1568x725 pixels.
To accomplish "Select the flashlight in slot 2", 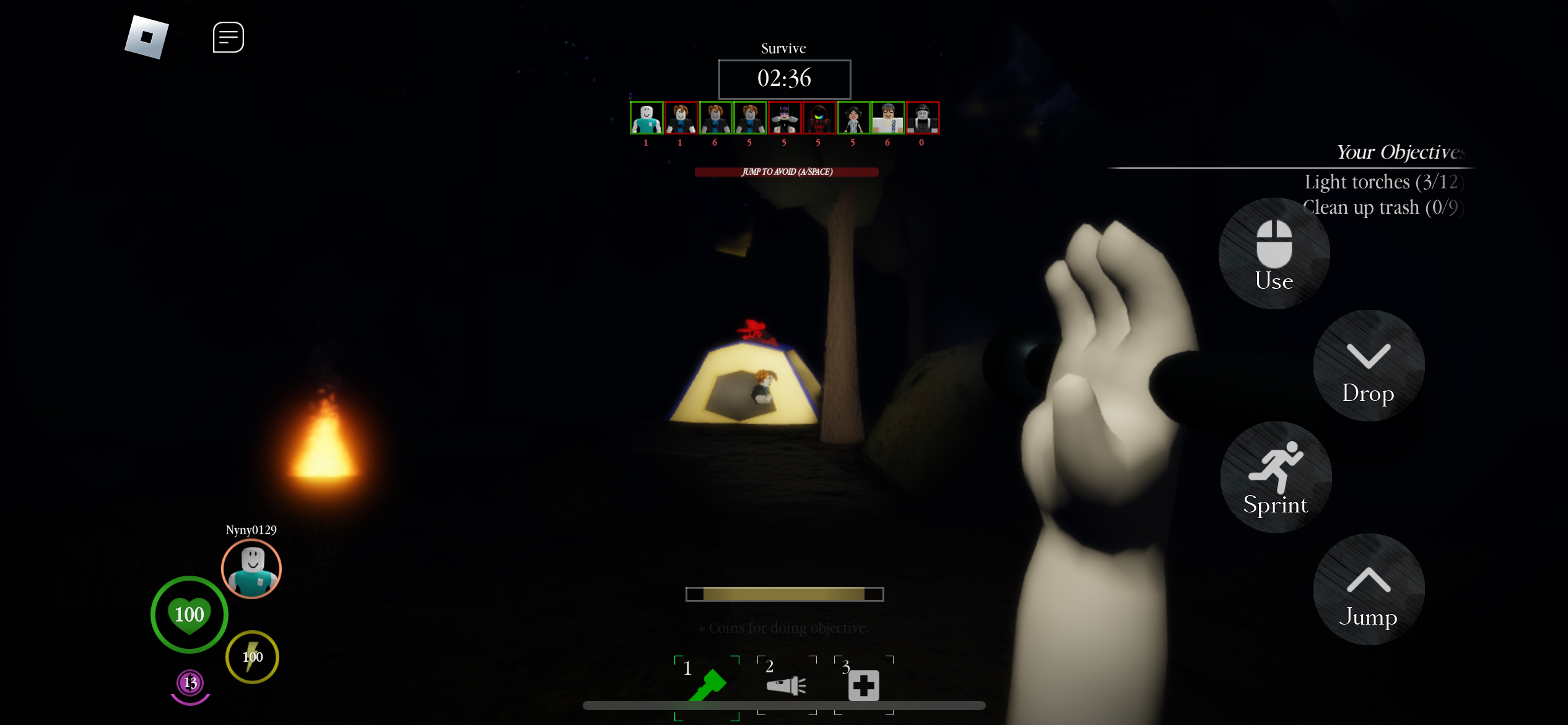I will 786,686.
